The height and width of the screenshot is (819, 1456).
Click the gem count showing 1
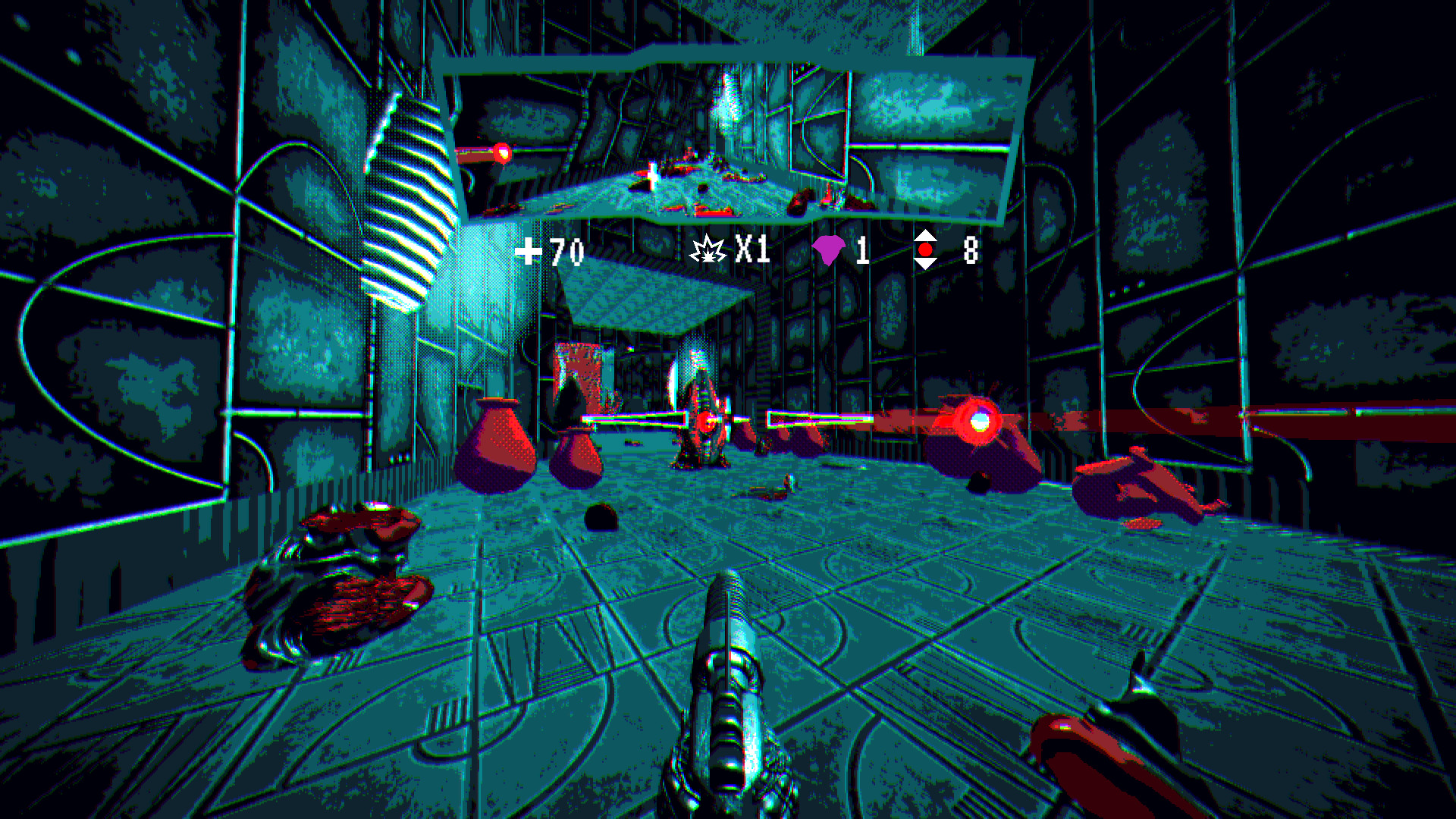(x=863, y=250)
